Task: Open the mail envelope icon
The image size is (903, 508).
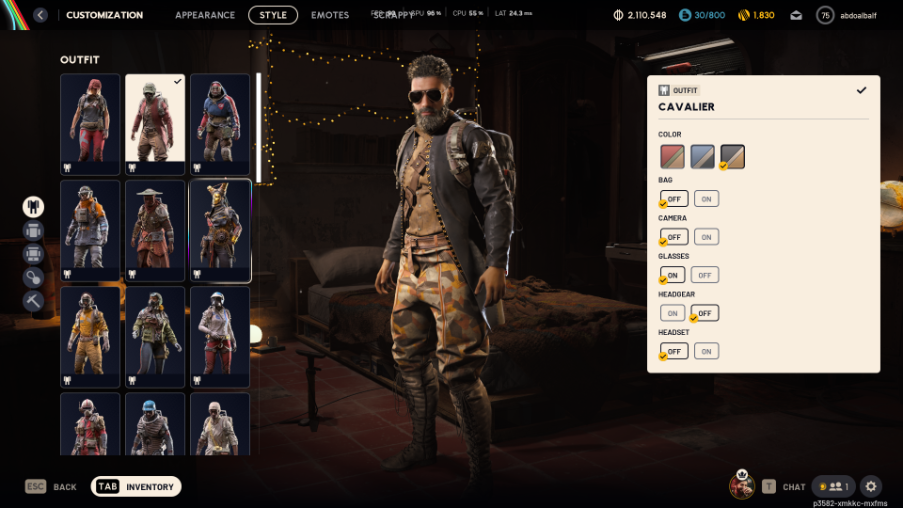Action: (x=796, y=15)
